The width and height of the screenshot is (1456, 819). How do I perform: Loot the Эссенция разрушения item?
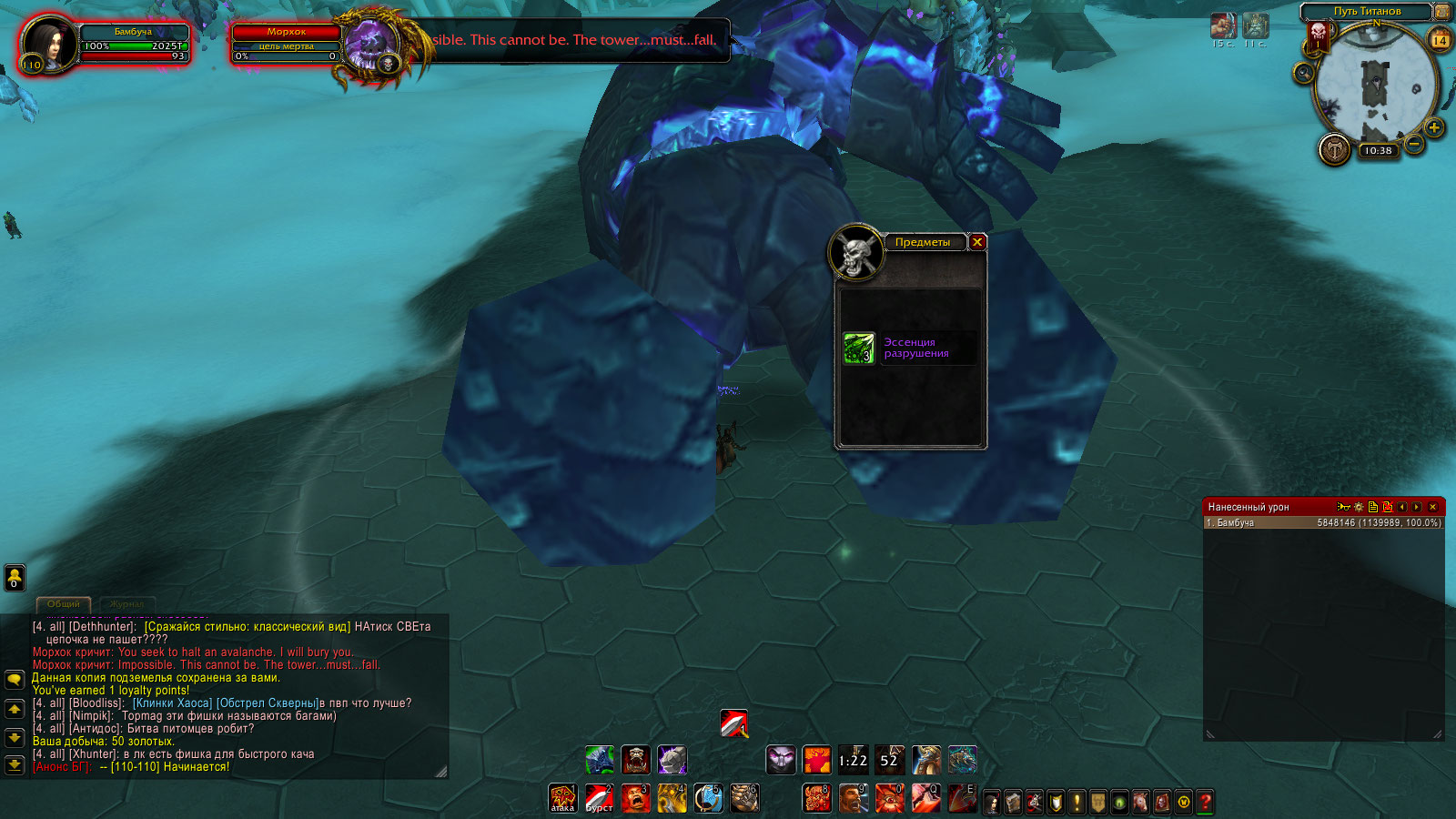(x=858, y=349)
